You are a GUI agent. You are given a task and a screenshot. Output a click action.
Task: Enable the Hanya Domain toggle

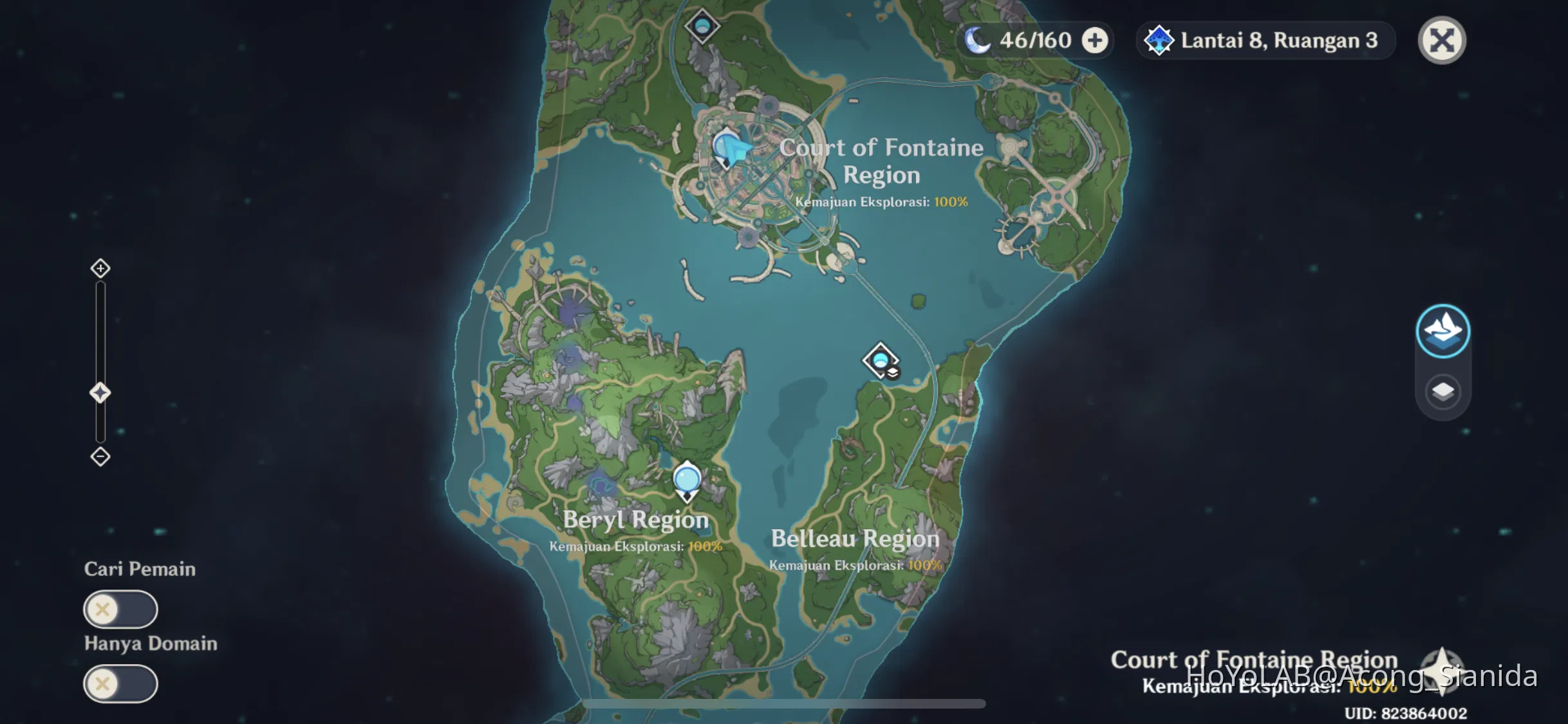(x=120, y=683)
